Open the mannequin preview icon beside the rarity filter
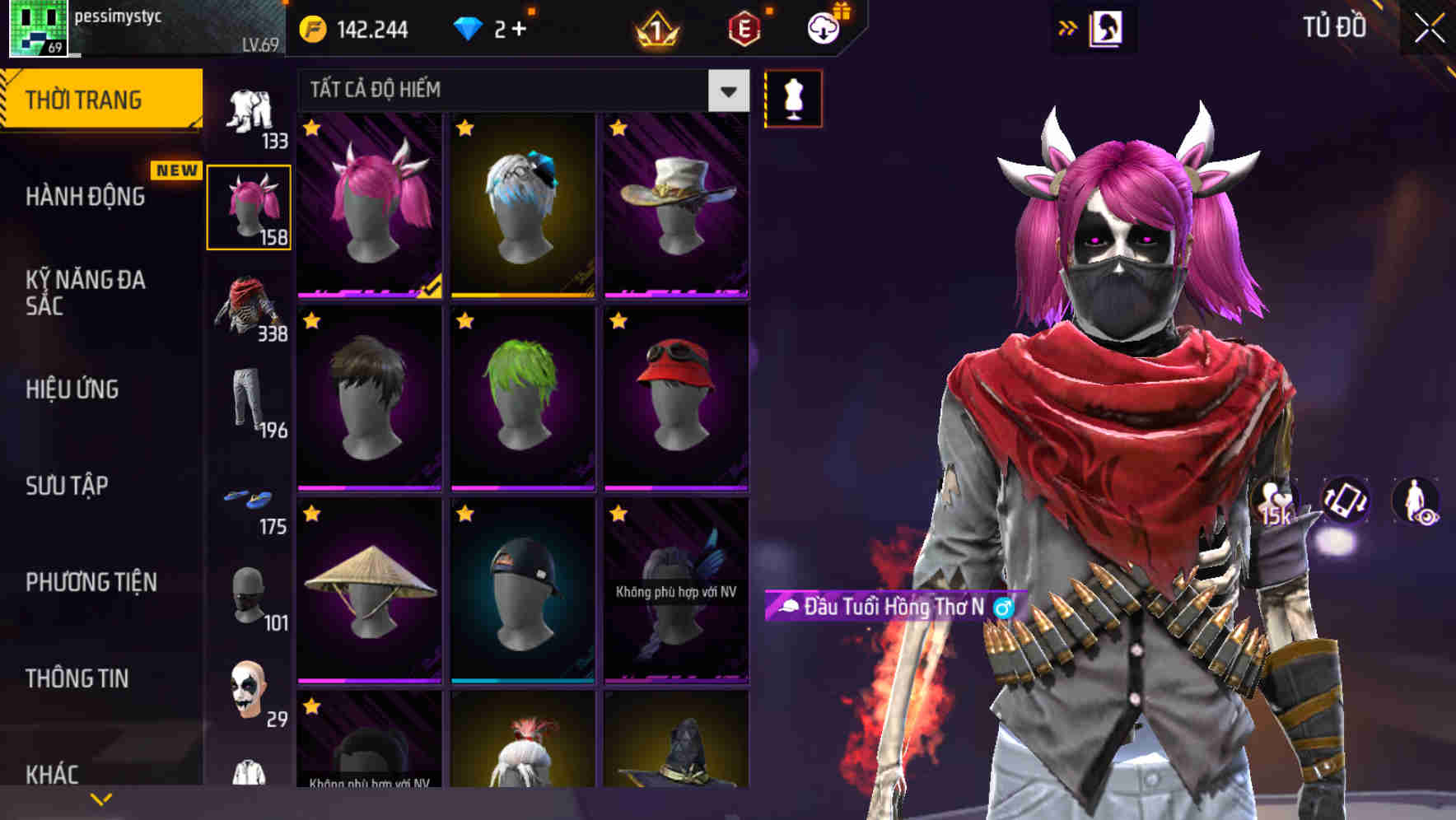The height and width of the screenshot is (820, 1456). (x=793, y=98)
